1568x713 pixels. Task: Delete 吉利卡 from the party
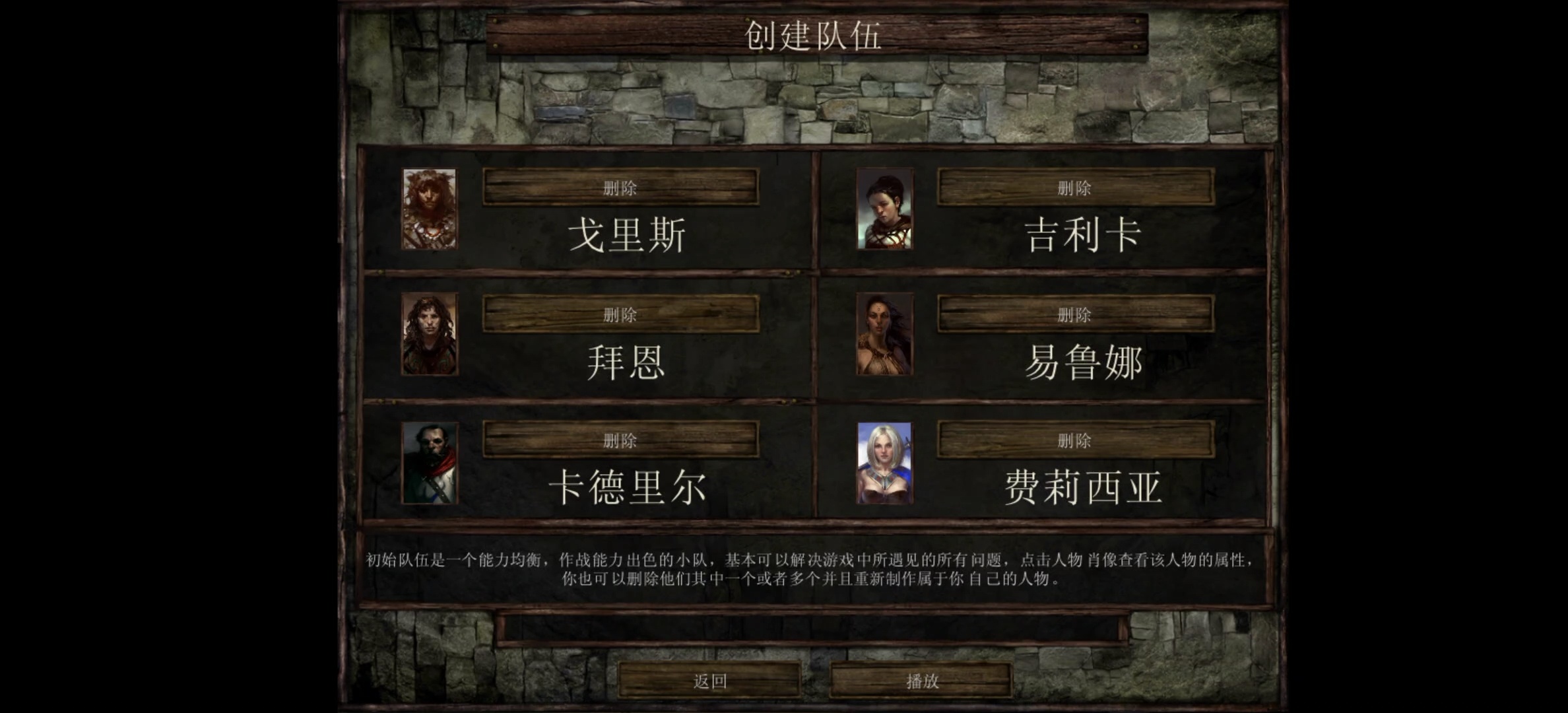[1074, 187]
